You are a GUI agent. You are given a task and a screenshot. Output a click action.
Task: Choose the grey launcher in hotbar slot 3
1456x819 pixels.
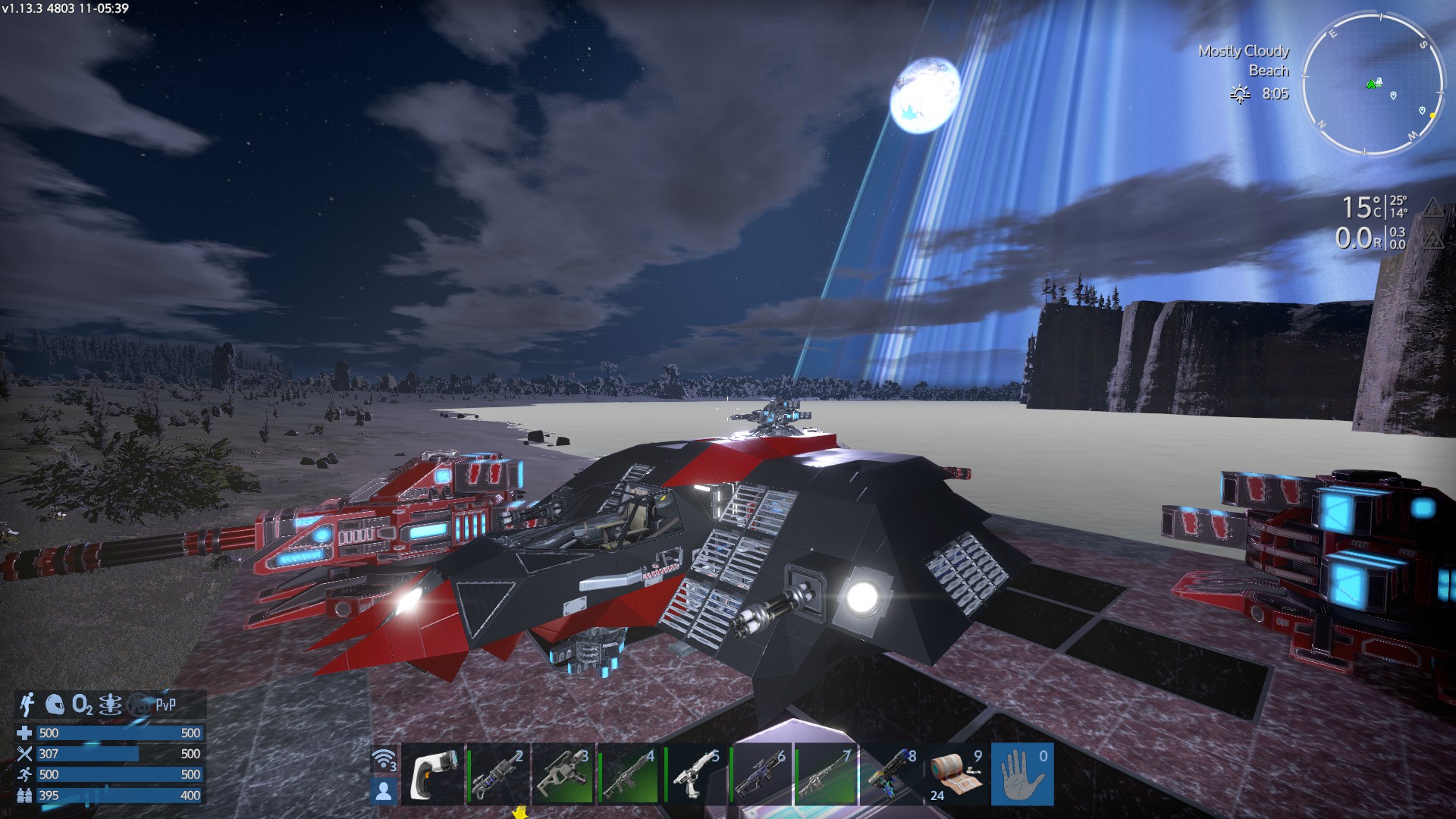click(563, 774)
